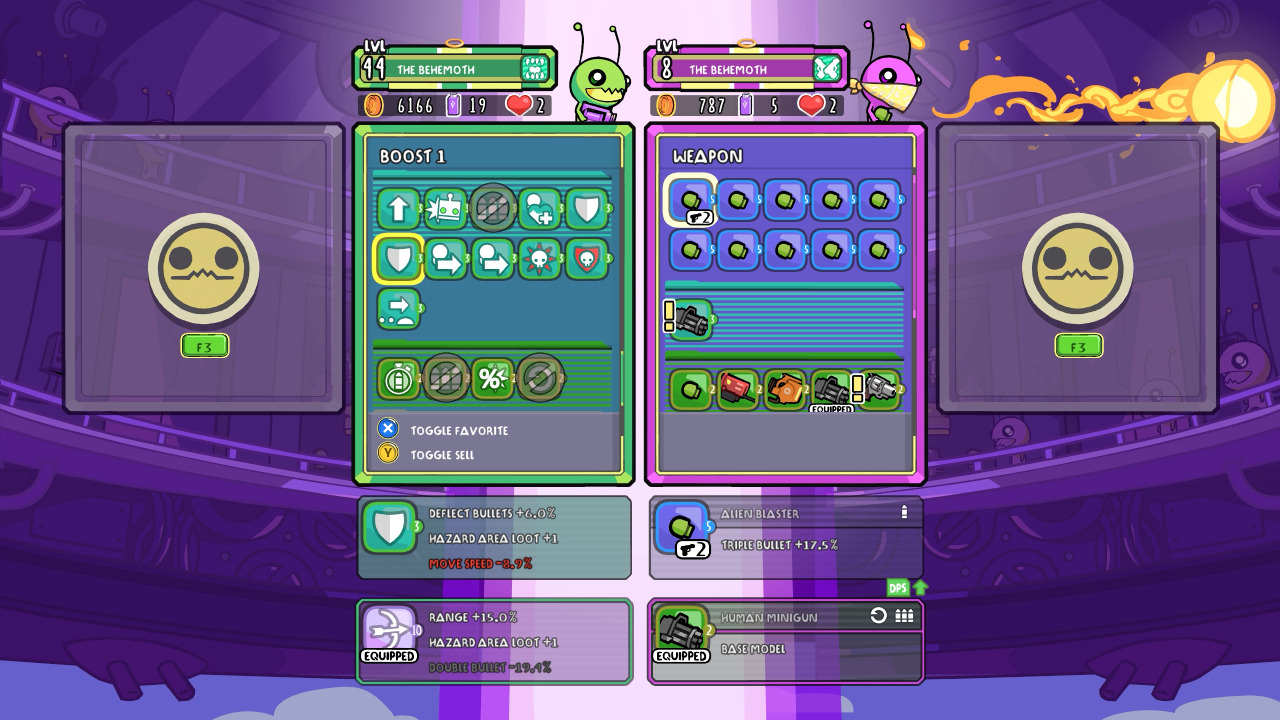This screenshot has width=1280, height=720.
Task: Select the red skull shield boost
Action: [x=587, y=260]
